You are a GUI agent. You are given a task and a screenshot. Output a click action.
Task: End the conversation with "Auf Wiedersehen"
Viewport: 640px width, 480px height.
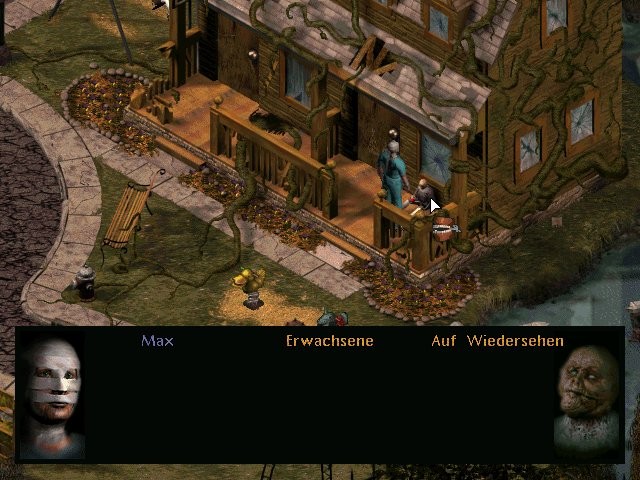(x=497, y=341)
